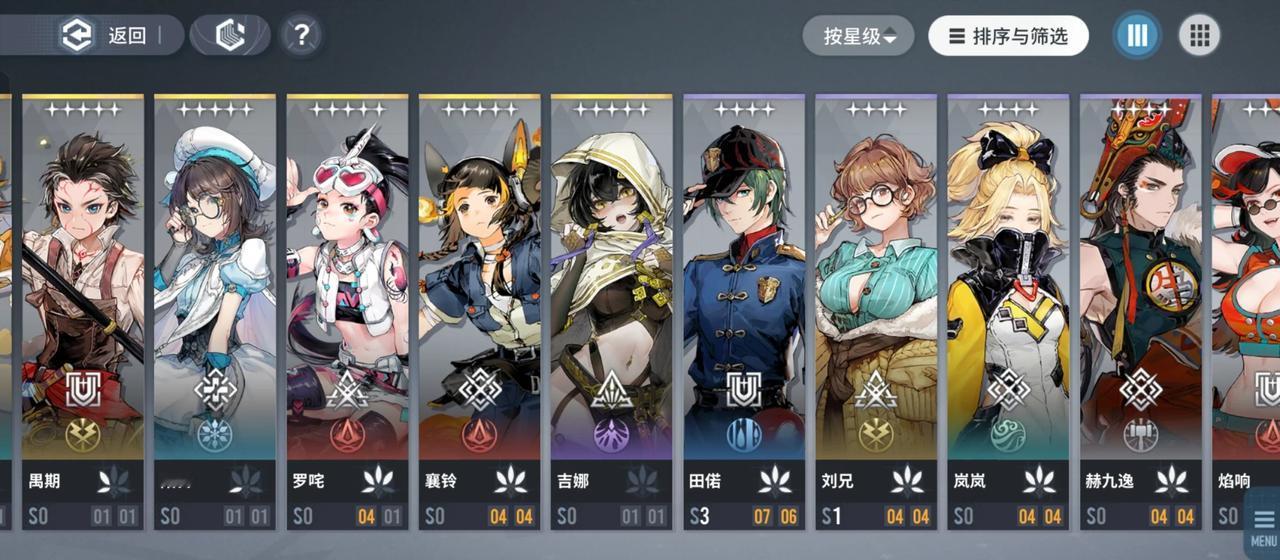Select the blonde character 岚岚

(x=1007, y=300)
